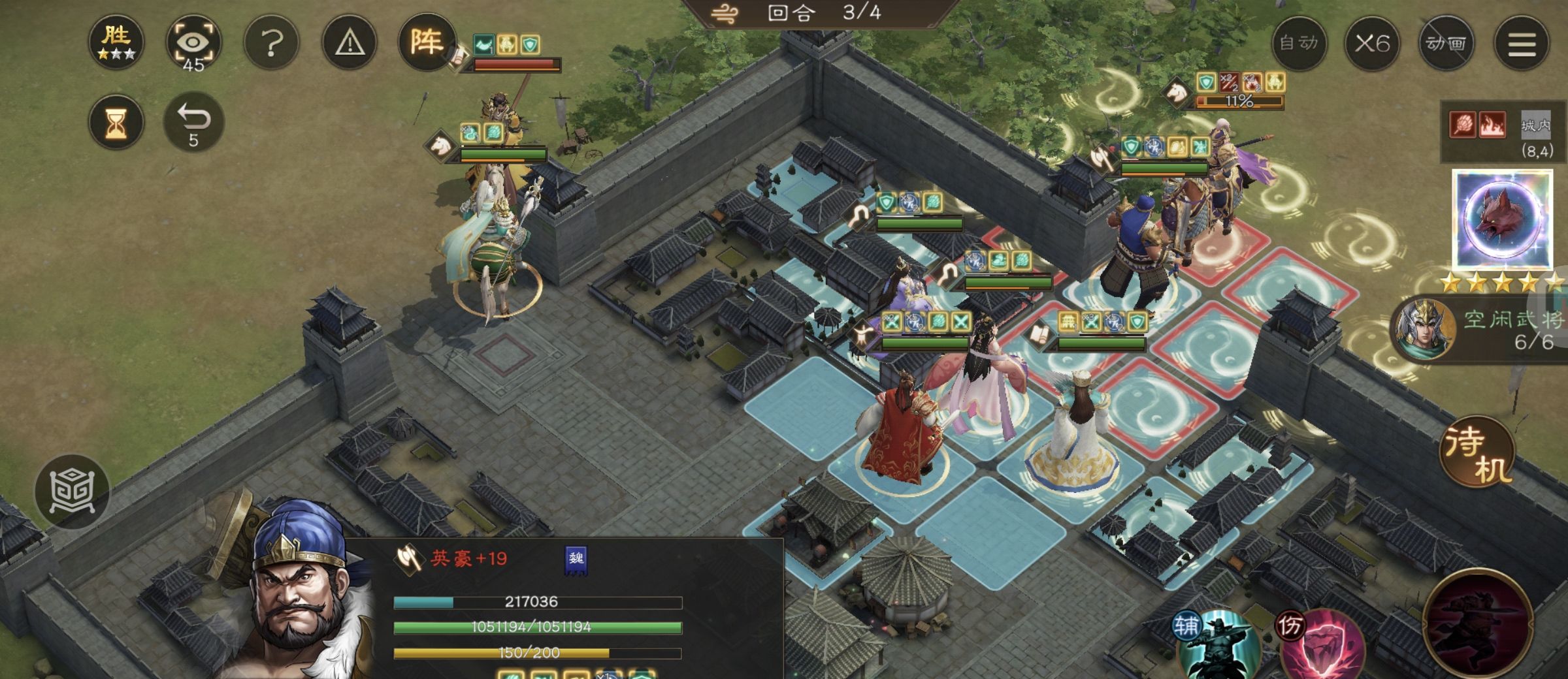
Task: Open the treasure grid icon on the left
Action: pyautogui.click(x=72, y=491)
